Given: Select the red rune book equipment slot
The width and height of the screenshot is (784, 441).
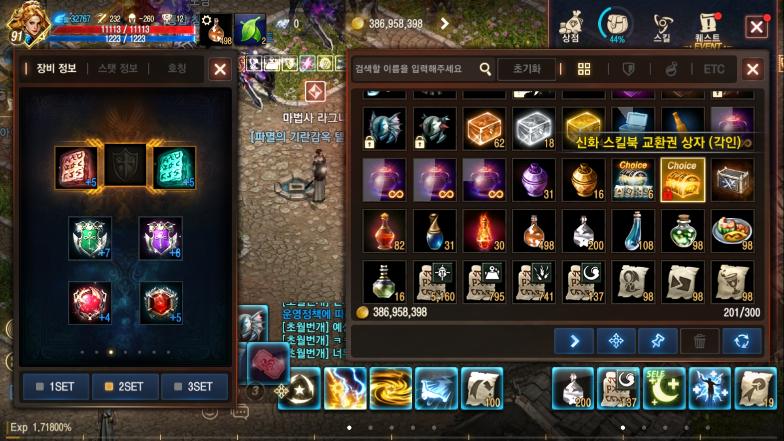Looking at the screenshot, I should pyautogui.click(x=74, y=168).
